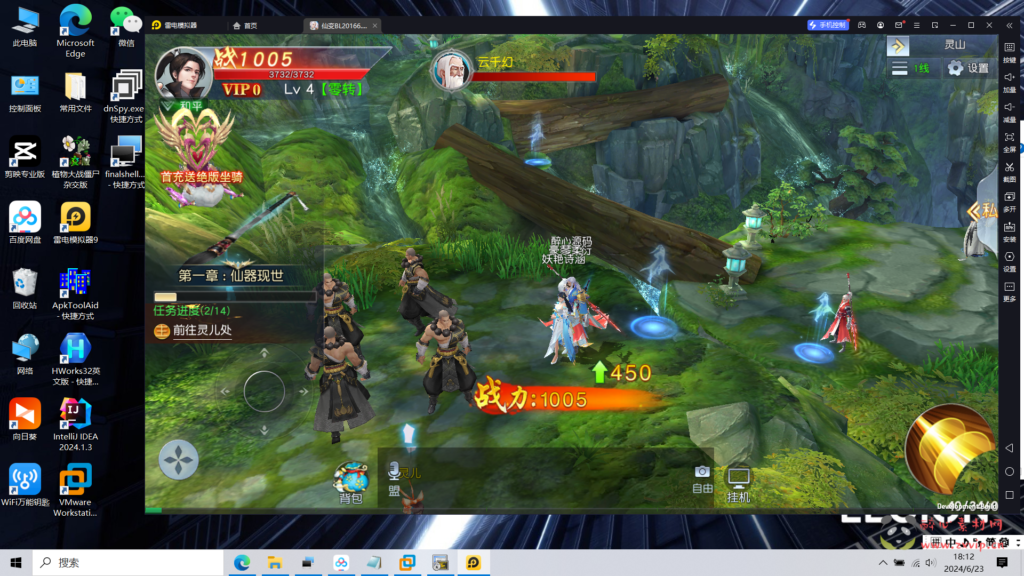Take a screenshot with emulator 截图 button
The width and height of the screenshot is (1024, 576).
tap(1009, 170)
